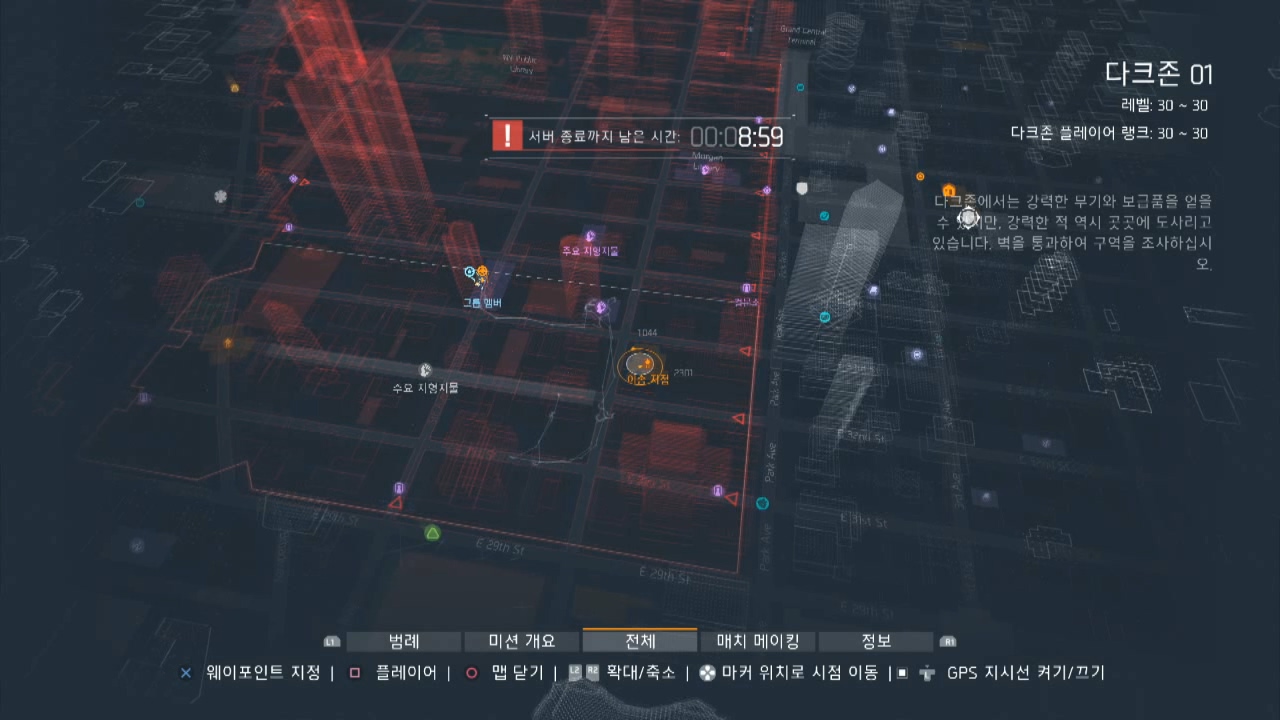Click the red alert icon beside the server timer

[508, 135]
